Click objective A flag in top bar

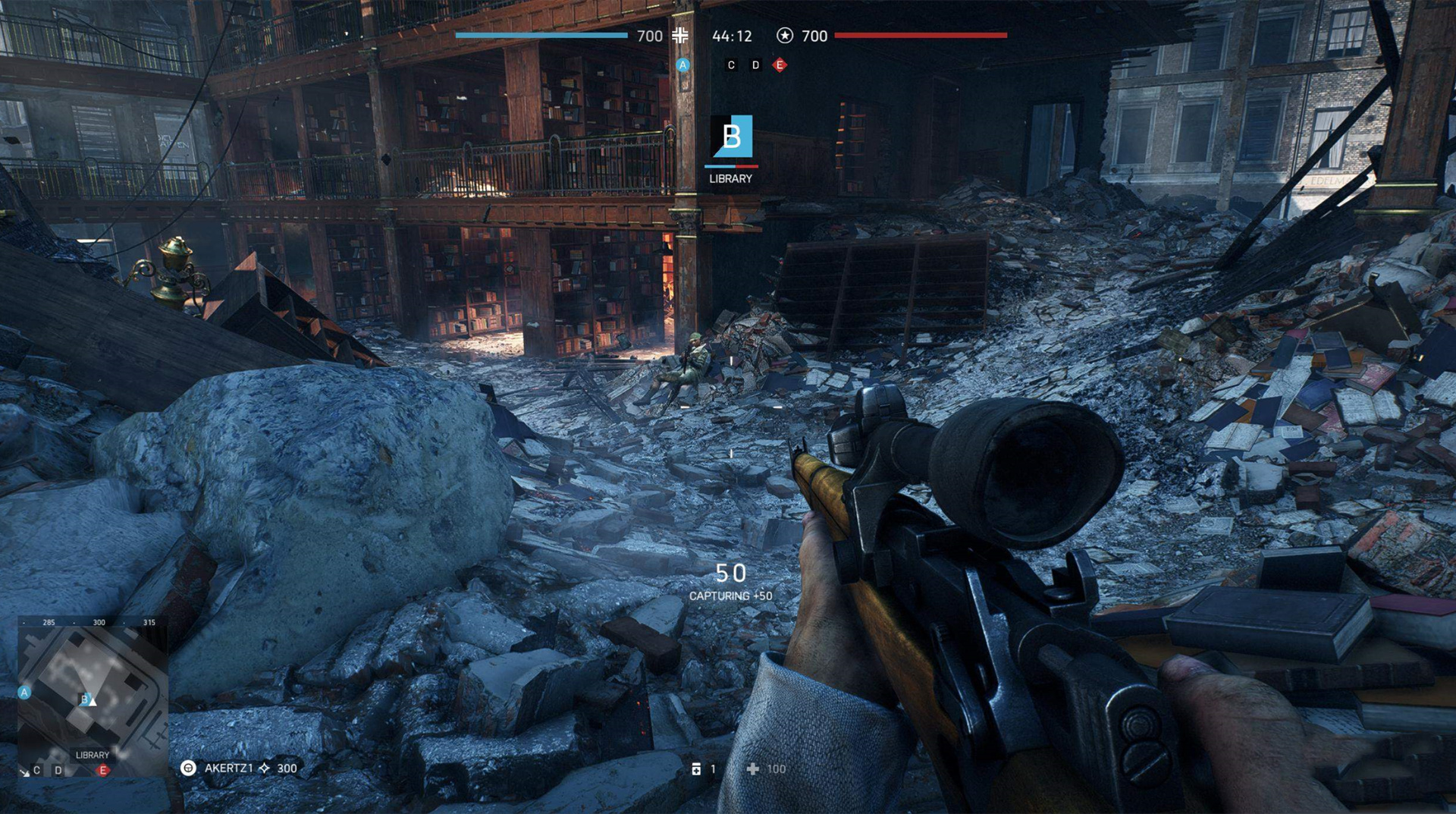pyautogui.click(x=682, y=65)
